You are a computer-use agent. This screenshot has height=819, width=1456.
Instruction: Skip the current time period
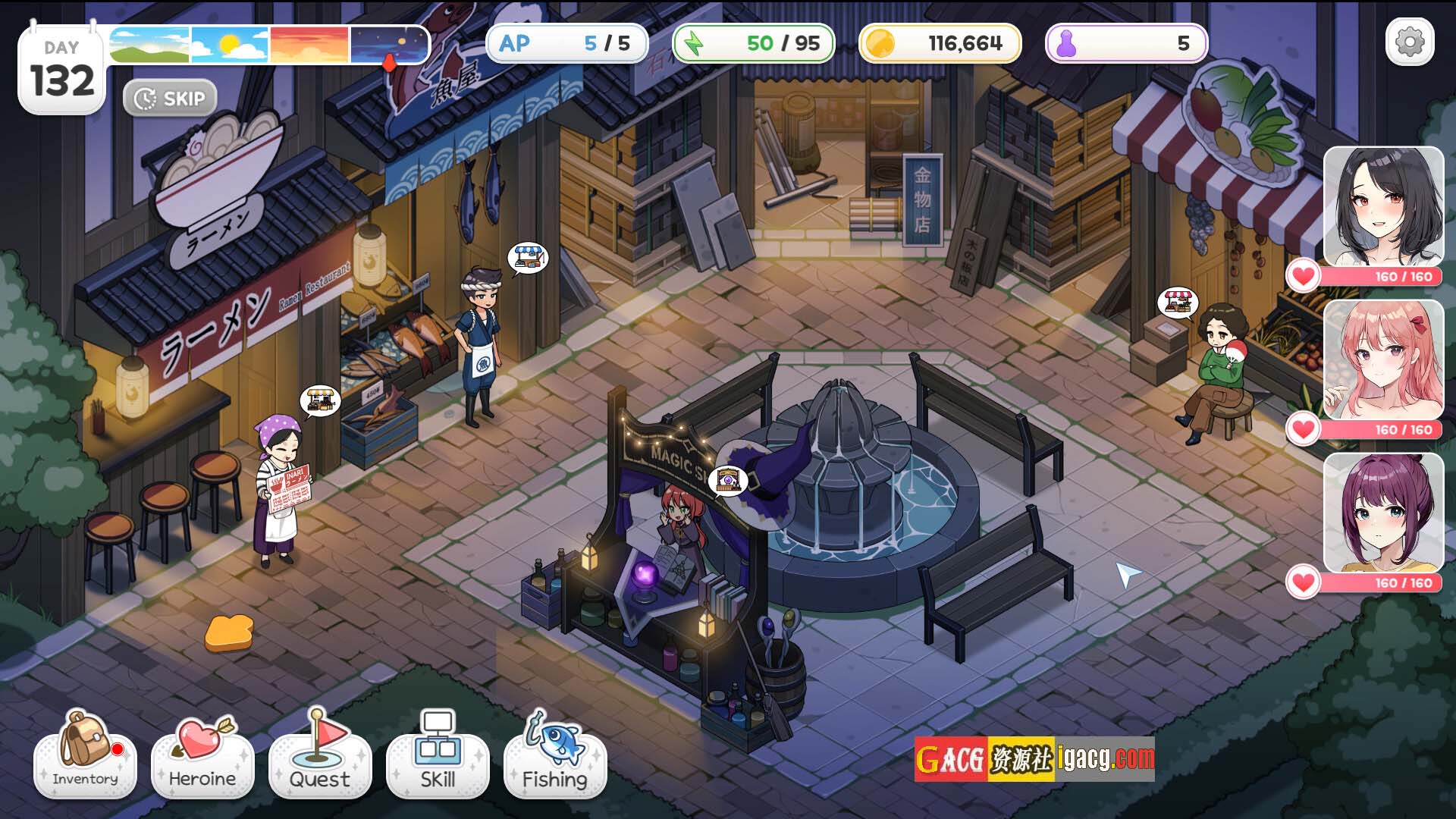(170, 99)
